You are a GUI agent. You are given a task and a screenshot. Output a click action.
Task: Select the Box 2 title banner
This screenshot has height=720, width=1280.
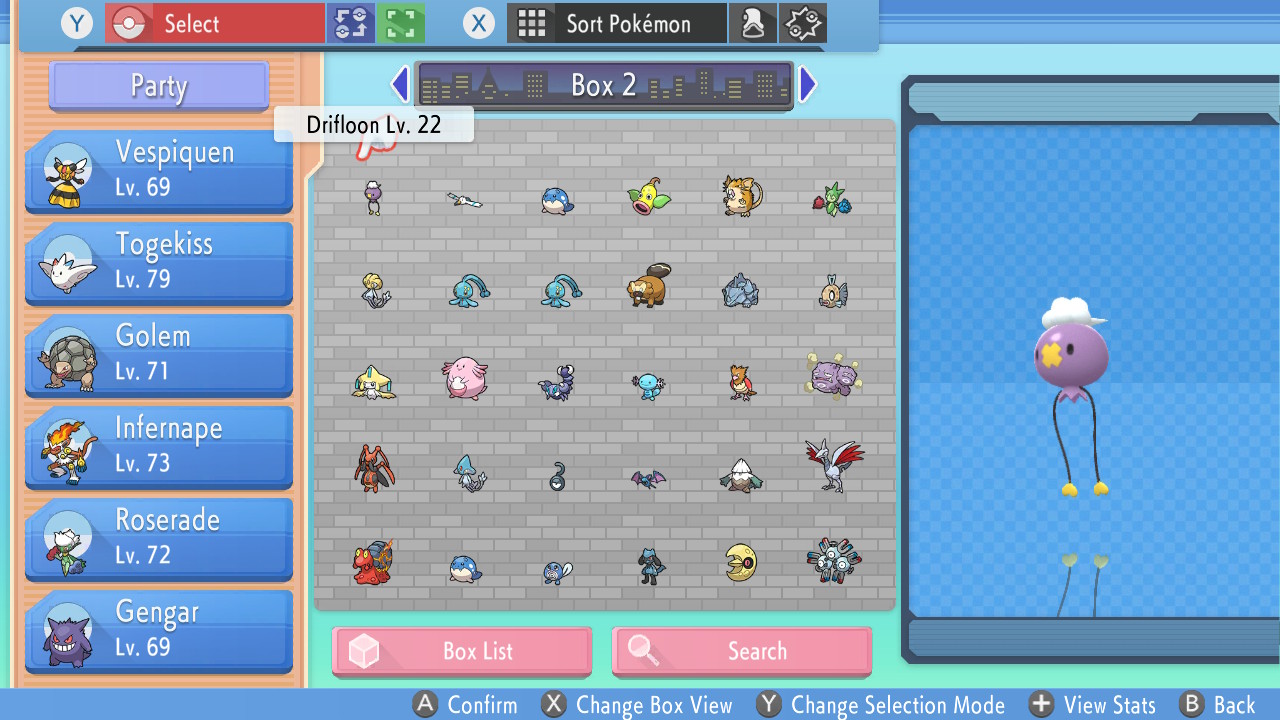point(603,85)
